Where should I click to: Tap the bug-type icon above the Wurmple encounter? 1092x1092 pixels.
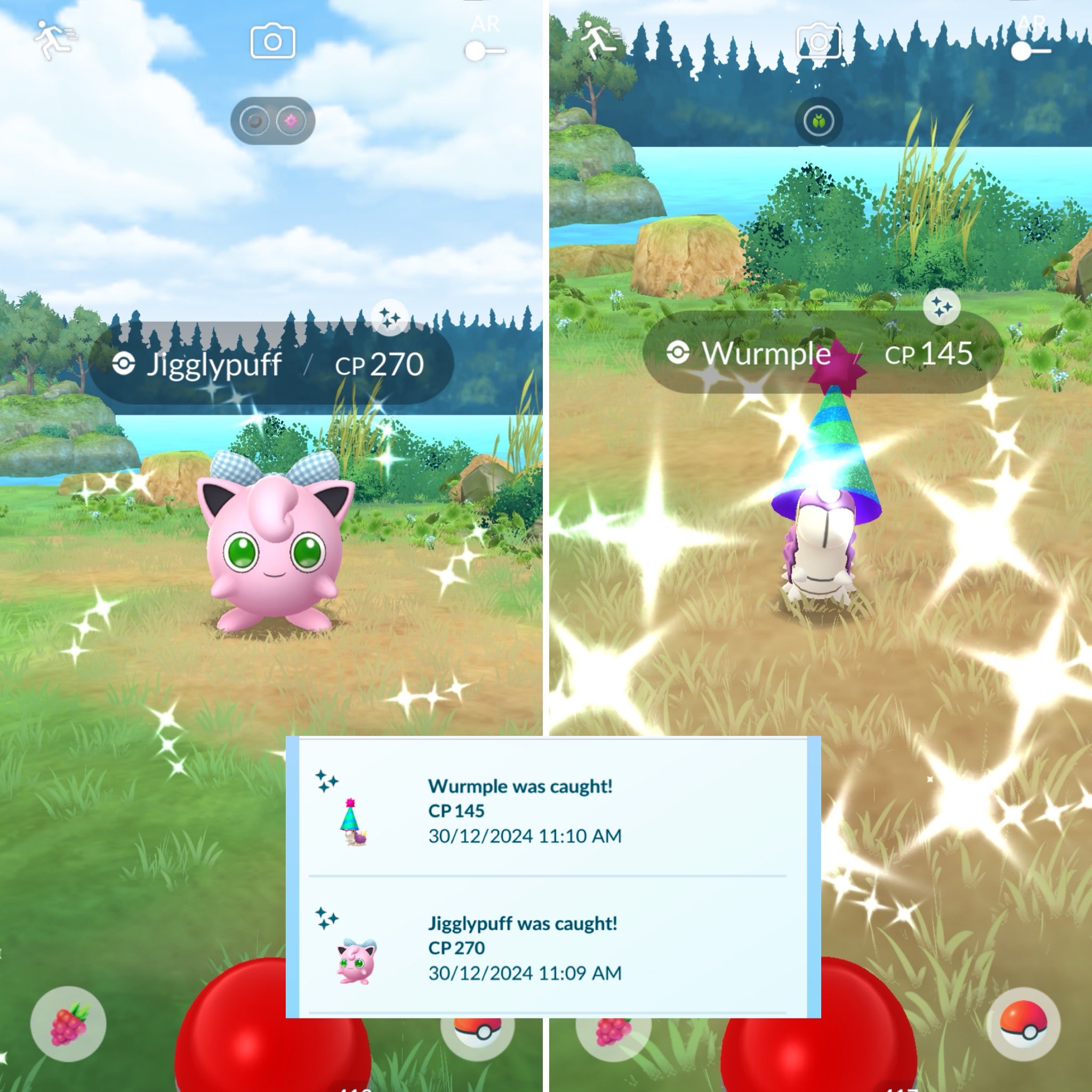click(818, 121)
